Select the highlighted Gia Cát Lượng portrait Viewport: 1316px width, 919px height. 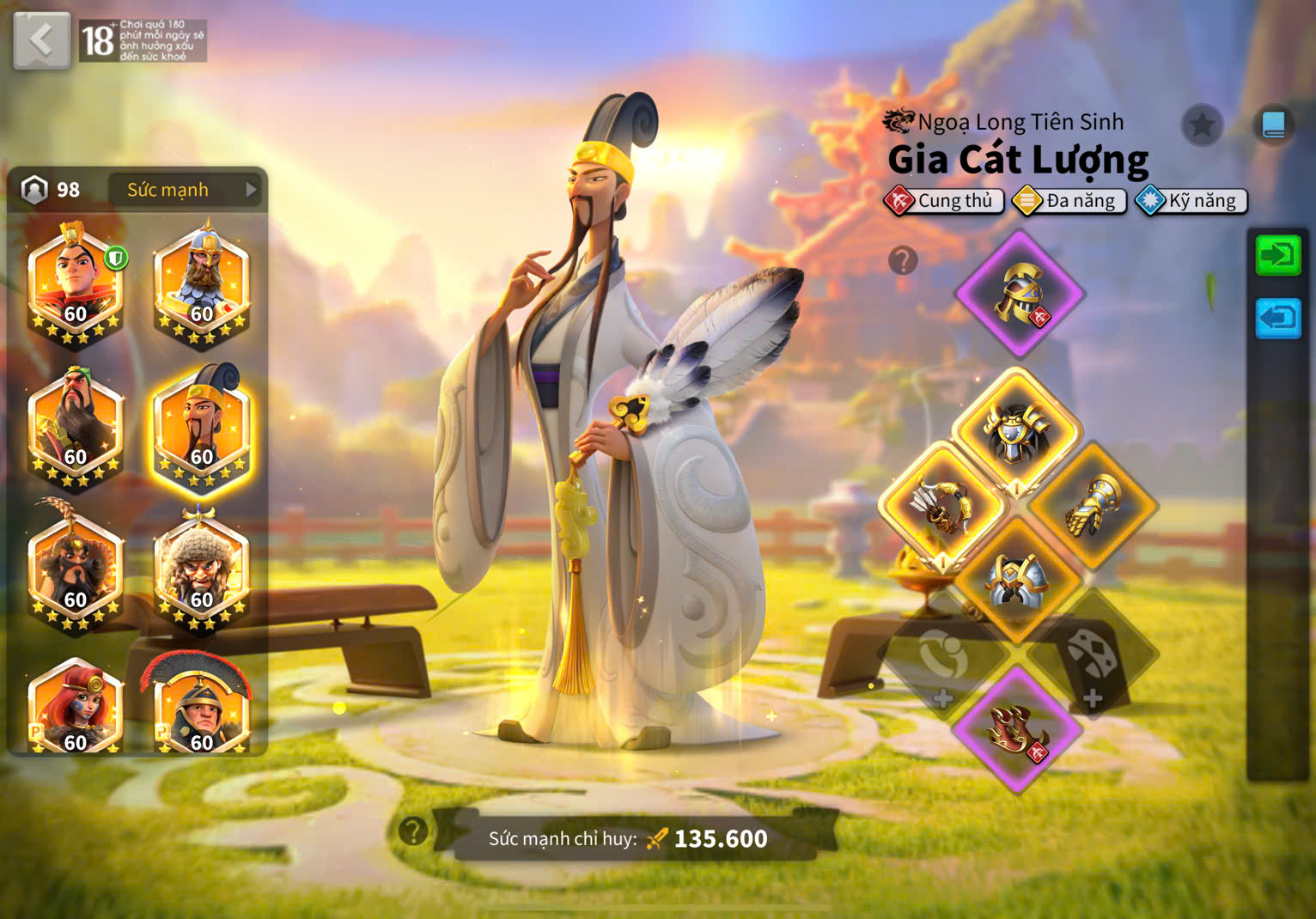pos(201,428)
